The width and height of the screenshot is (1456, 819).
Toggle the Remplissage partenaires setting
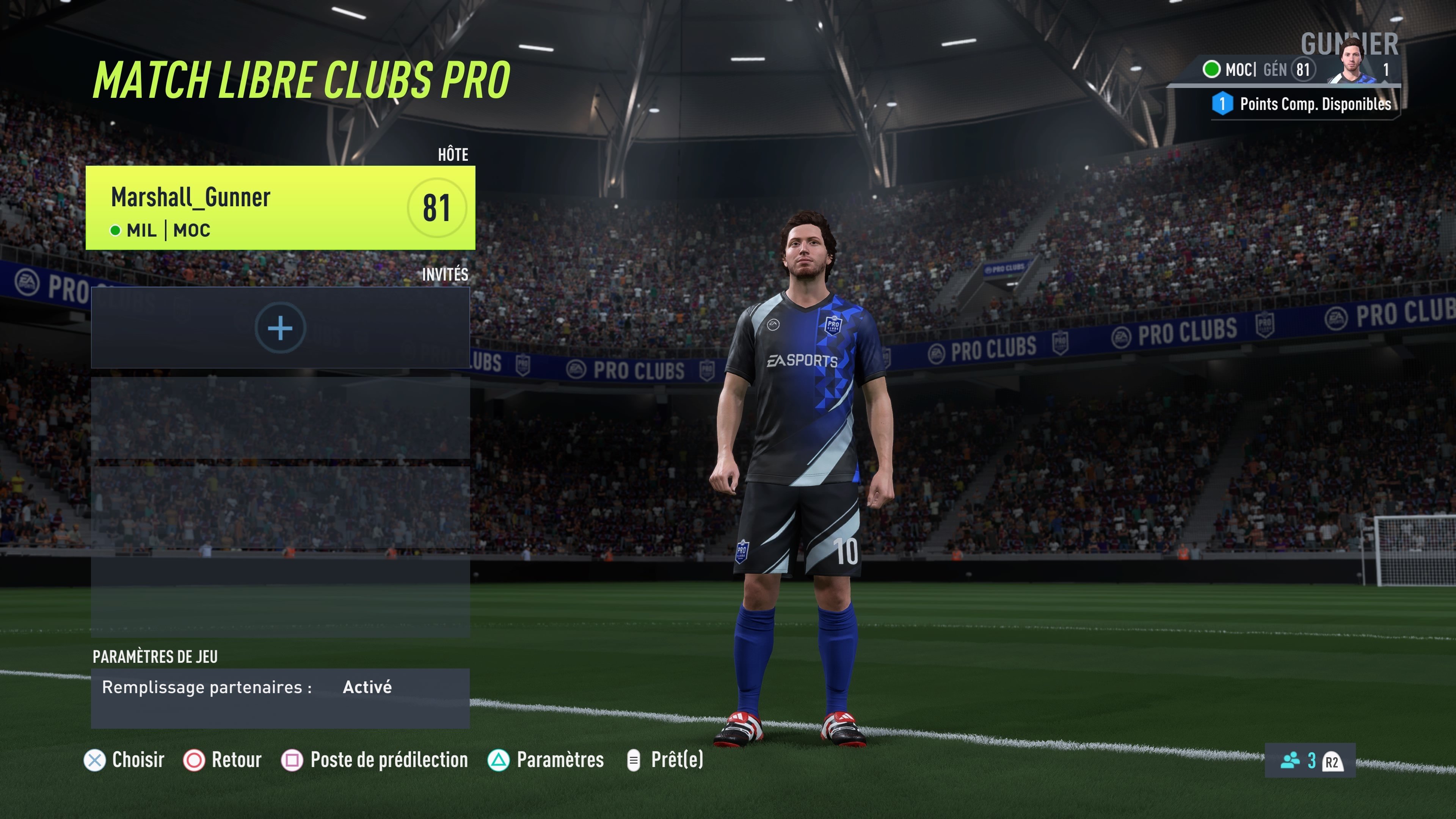tap(280, 687)
